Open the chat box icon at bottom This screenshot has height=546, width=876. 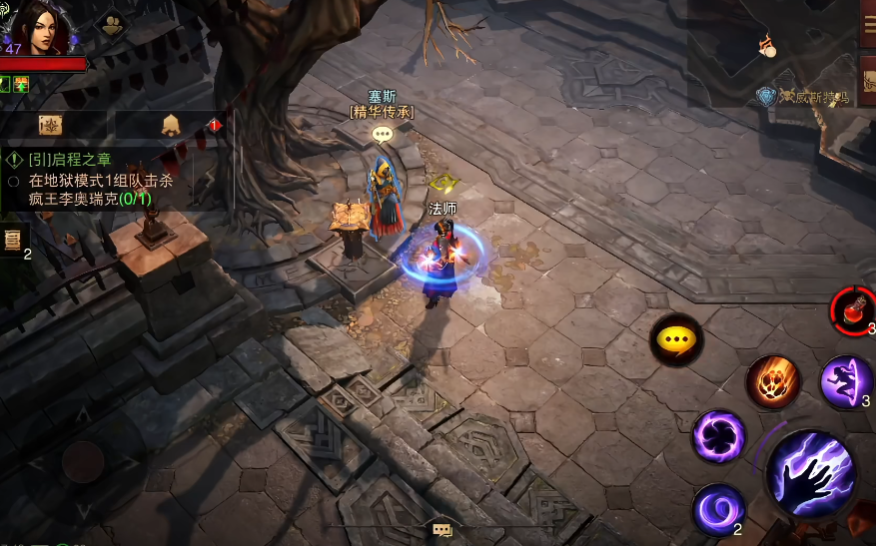coord(442,530)
